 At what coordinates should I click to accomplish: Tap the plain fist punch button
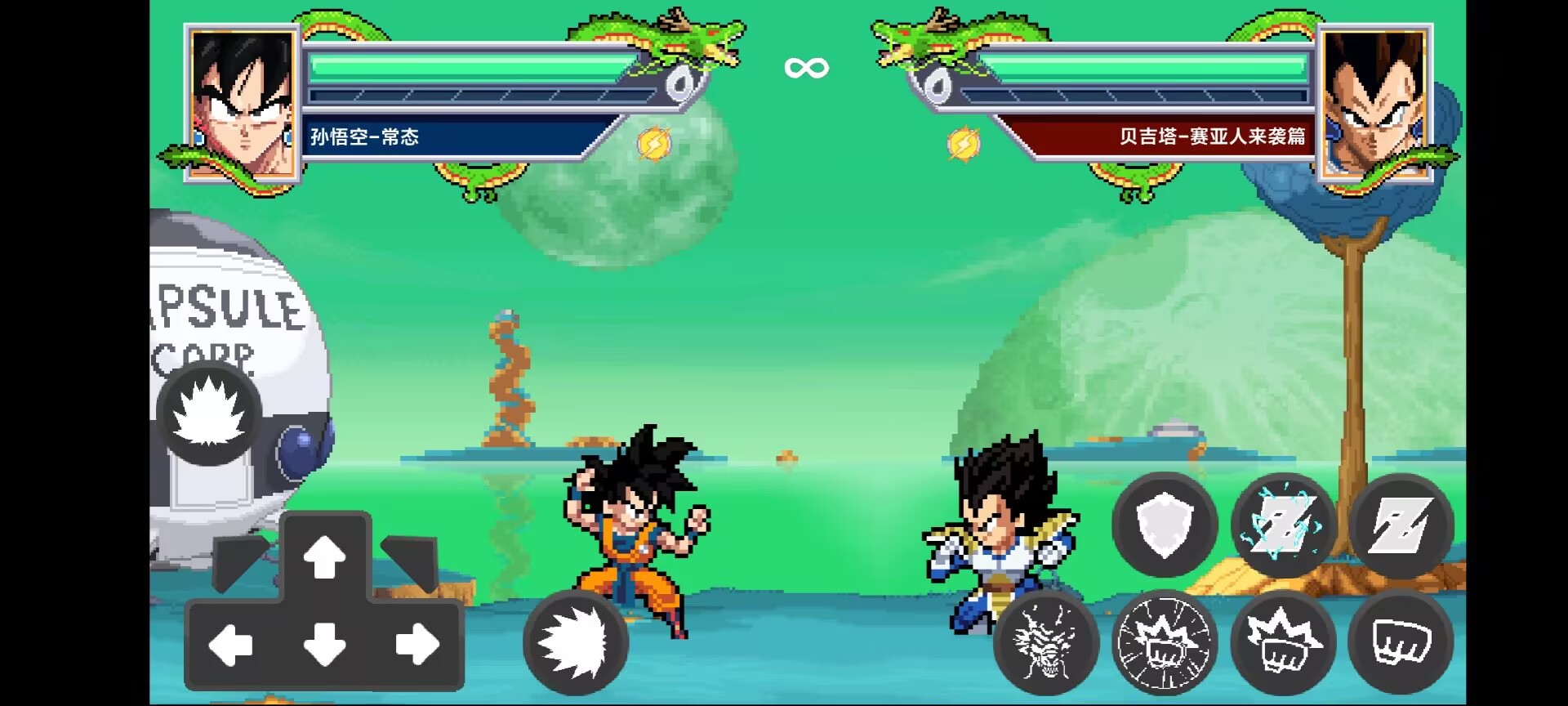1401,642
